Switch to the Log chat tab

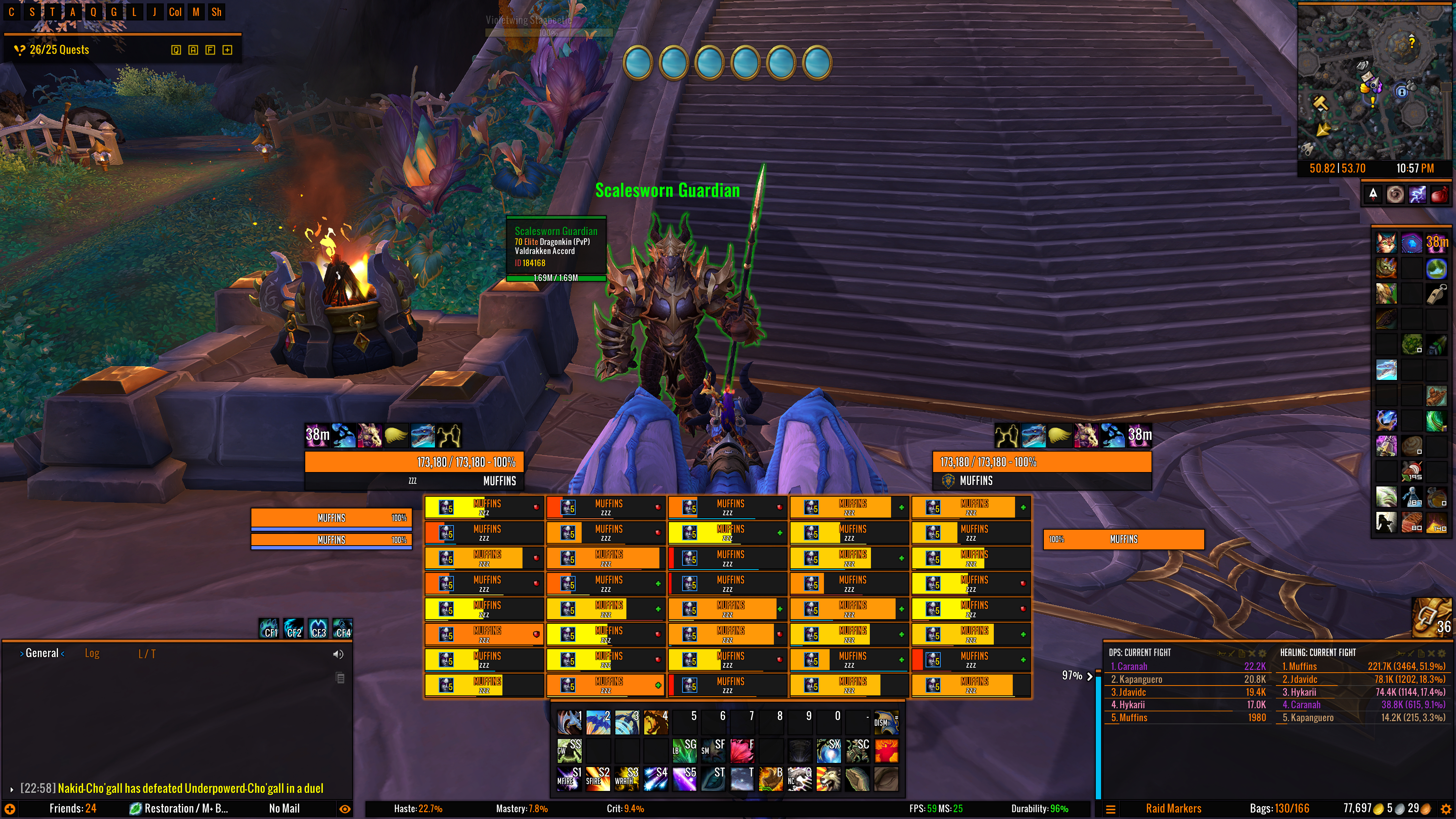coord(91,653)
